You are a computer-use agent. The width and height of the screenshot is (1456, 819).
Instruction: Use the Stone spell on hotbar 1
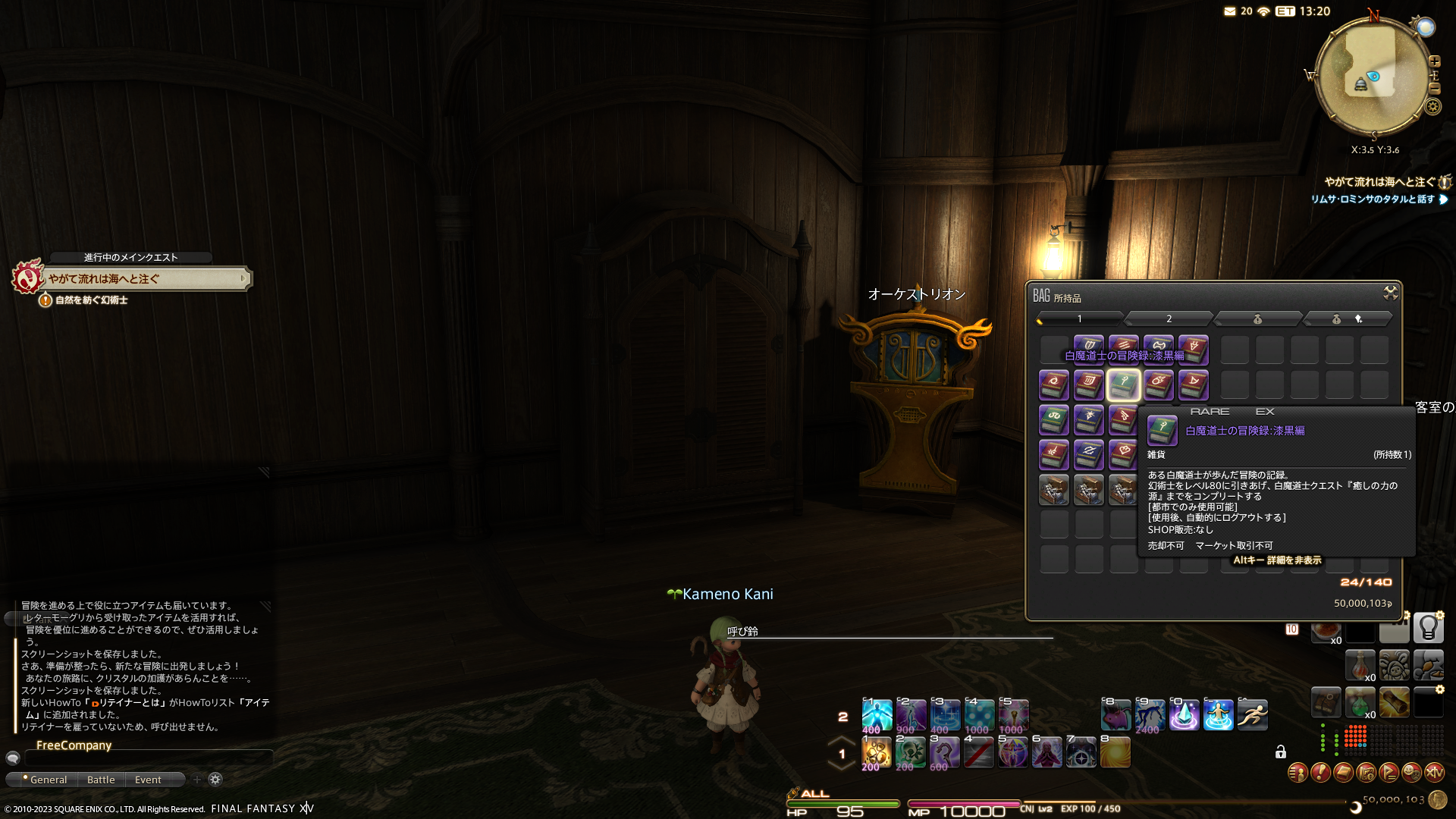click(877, 752)
